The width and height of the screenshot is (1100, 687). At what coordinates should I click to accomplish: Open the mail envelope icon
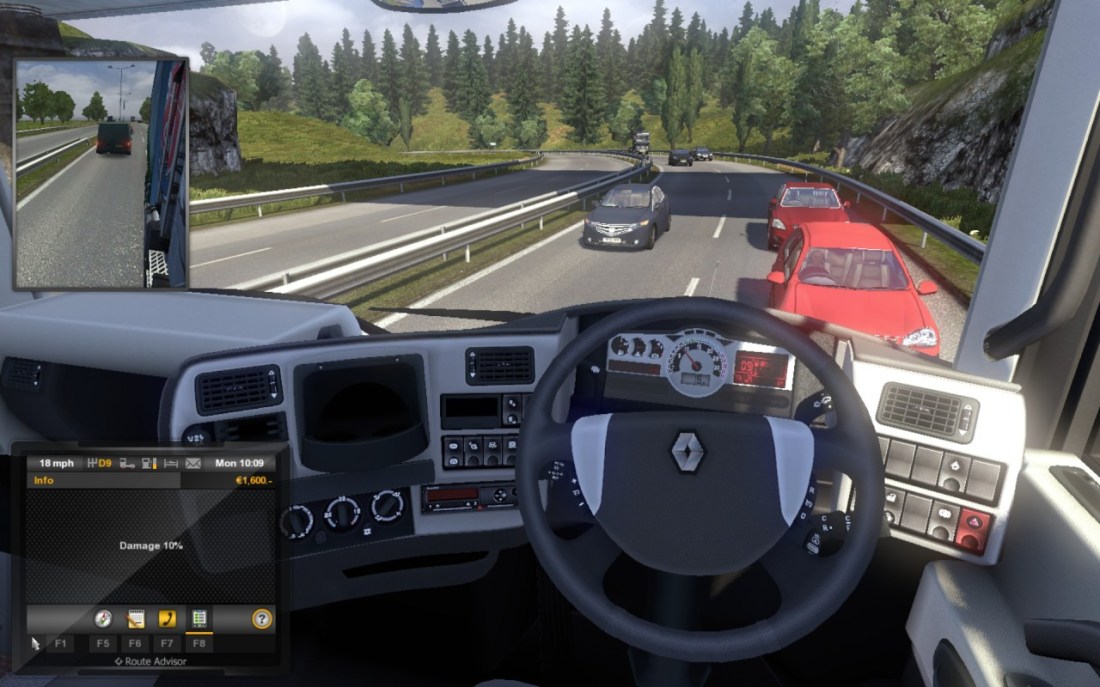(x=193, y=463)
